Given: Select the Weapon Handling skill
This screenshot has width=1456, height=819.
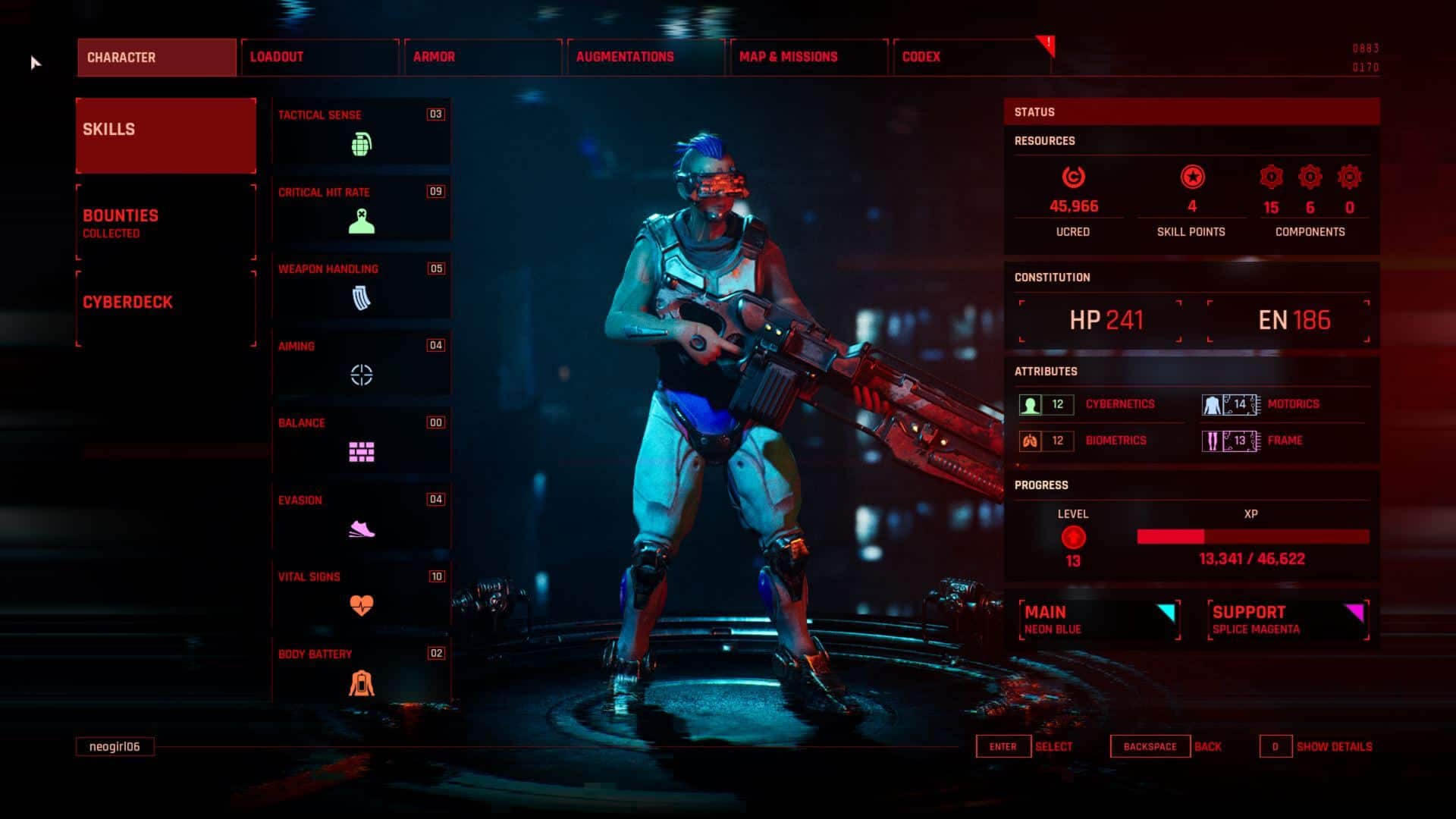Looking at the screenshot, I should pyautogui.click(x=361, y=286).
